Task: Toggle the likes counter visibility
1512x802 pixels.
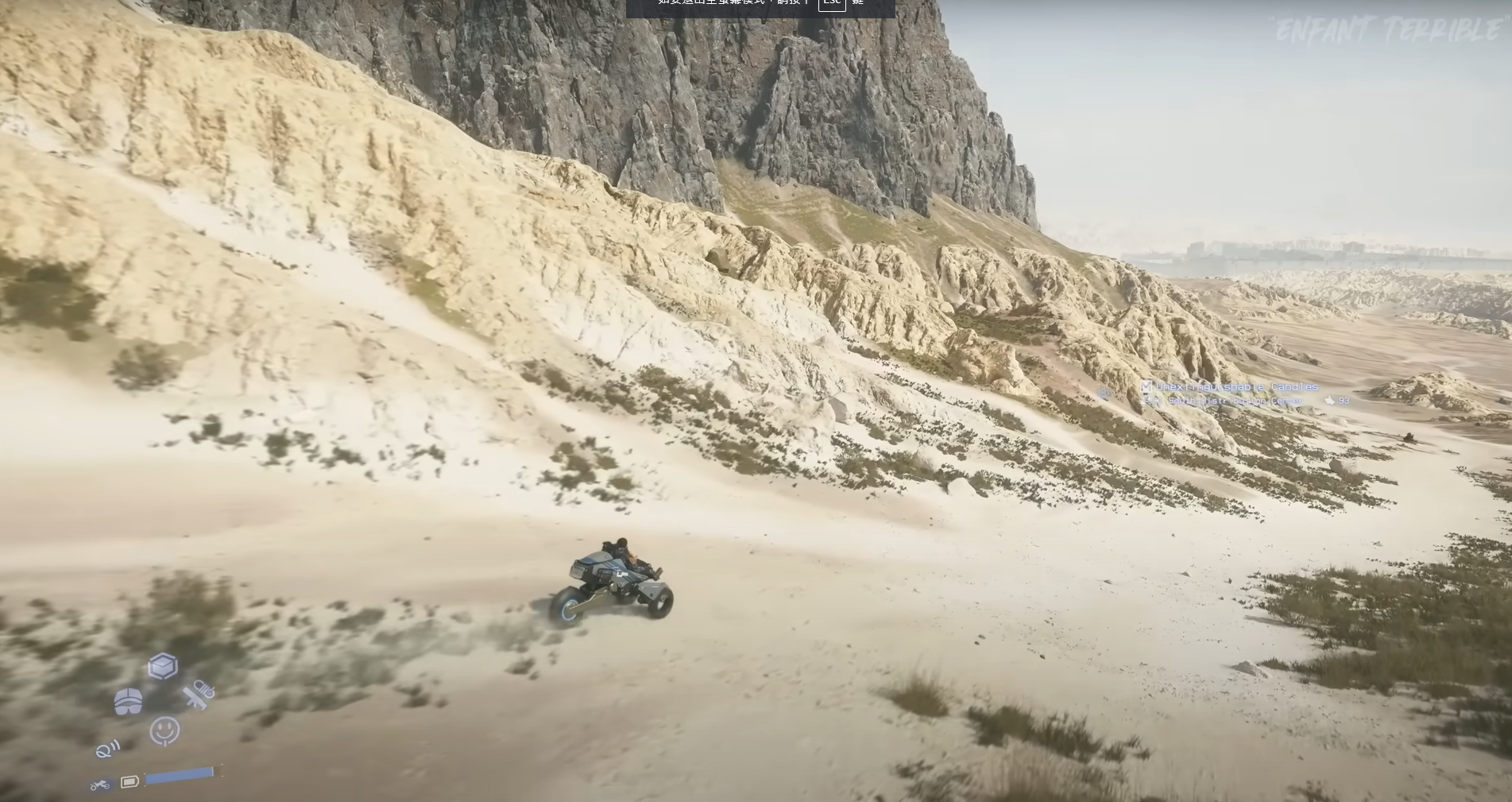Action: 1344,401
